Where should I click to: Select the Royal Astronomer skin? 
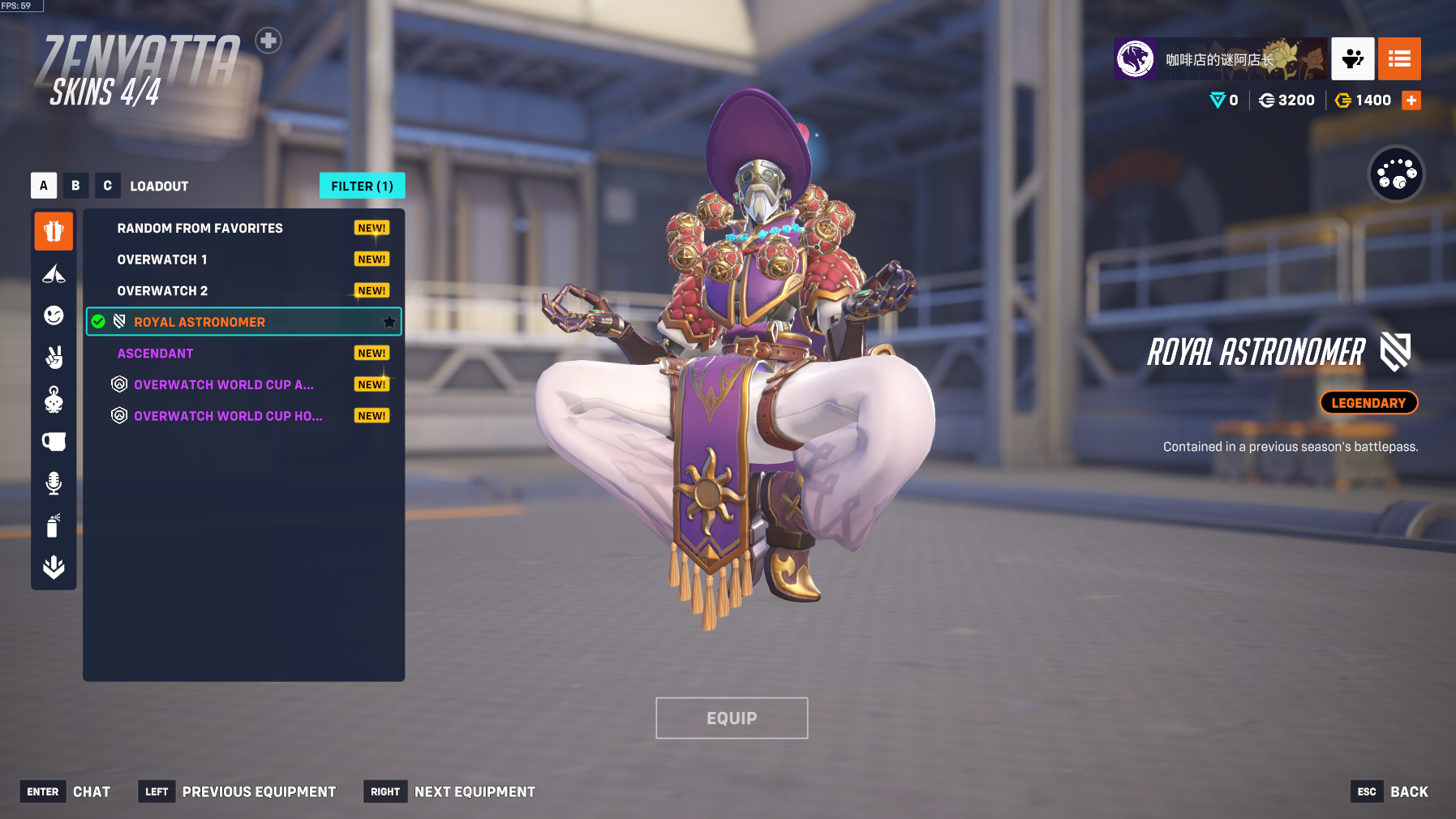click(200, 322)
